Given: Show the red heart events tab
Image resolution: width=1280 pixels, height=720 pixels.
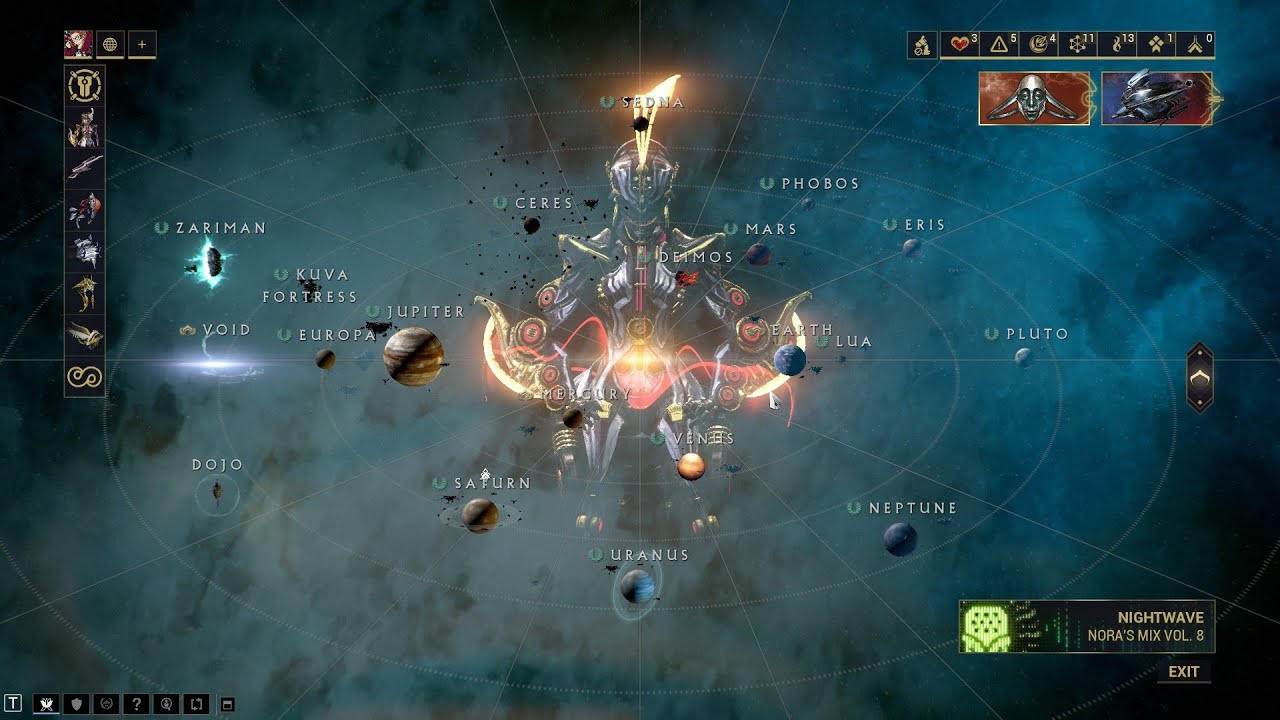Looking at the screenshot, I should [964, 44].
